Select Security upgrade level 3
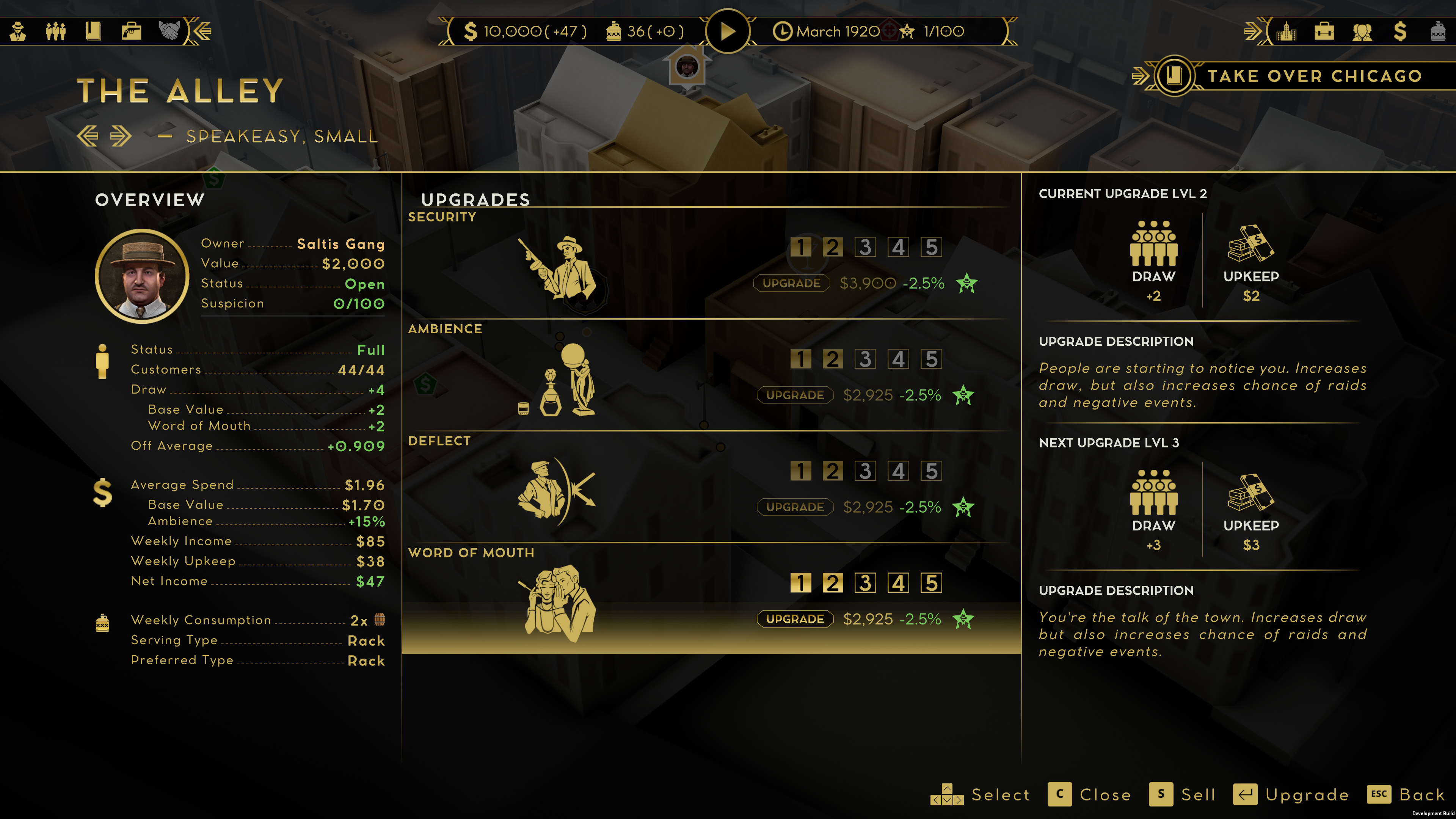The width and height of the screenshot is (1456, 819). click(865, 247)
